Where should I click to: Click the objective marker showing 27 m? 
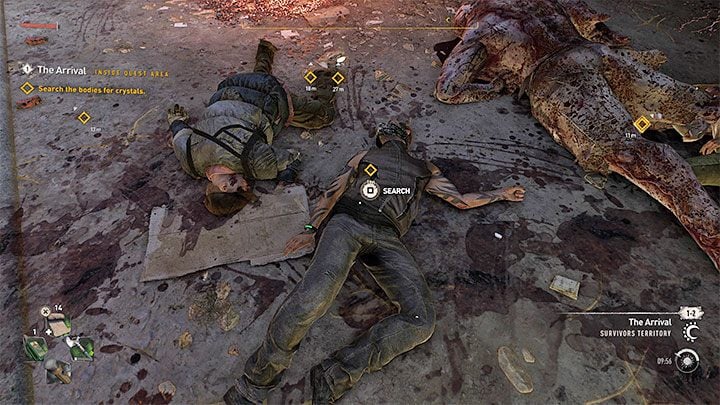point(338,77)
